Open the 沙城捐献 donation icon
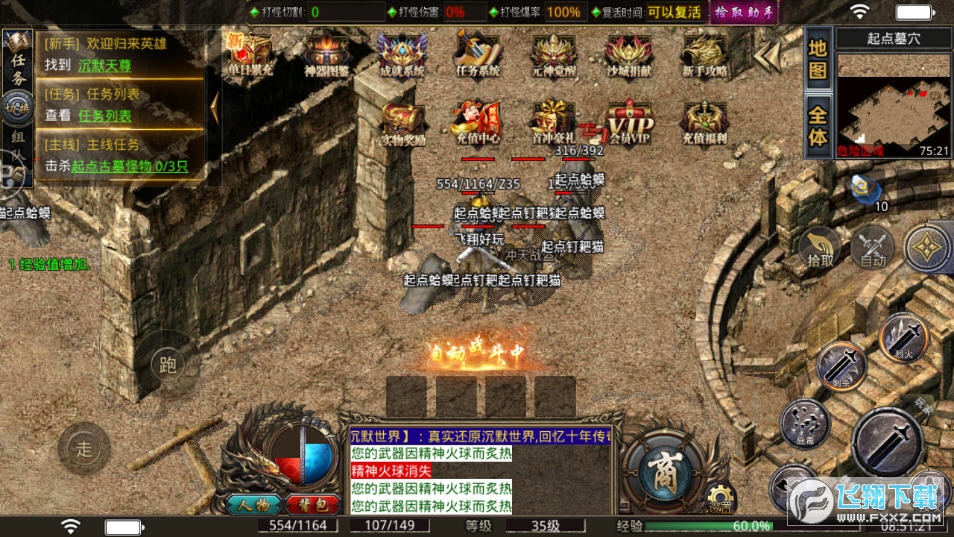Screen dimensions: 954x537 pos(628,53)
